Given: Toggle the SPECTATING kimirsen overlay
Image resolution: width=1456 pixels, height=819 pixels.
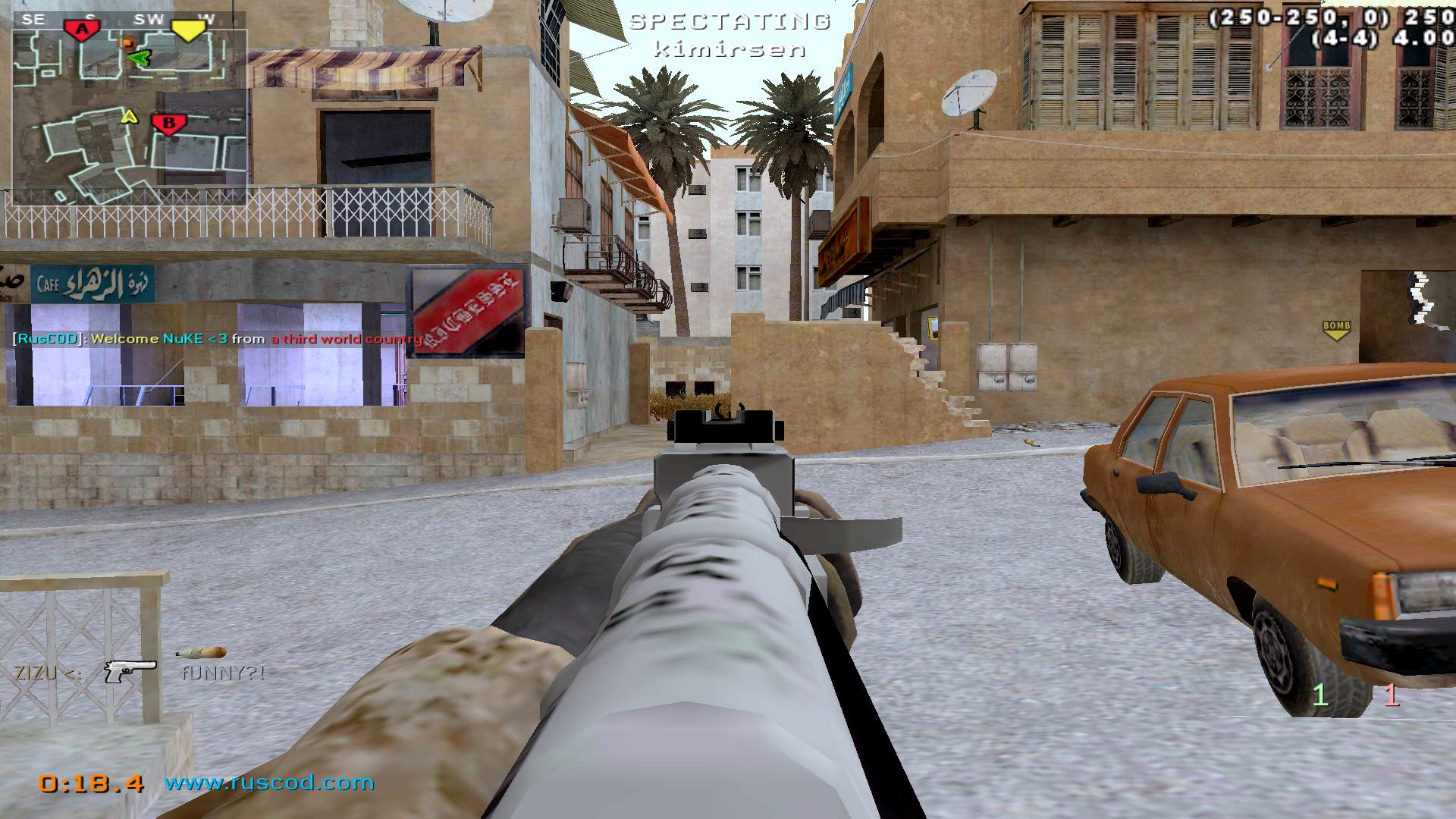Looking at the screenshot, I should tap(730, 34).
